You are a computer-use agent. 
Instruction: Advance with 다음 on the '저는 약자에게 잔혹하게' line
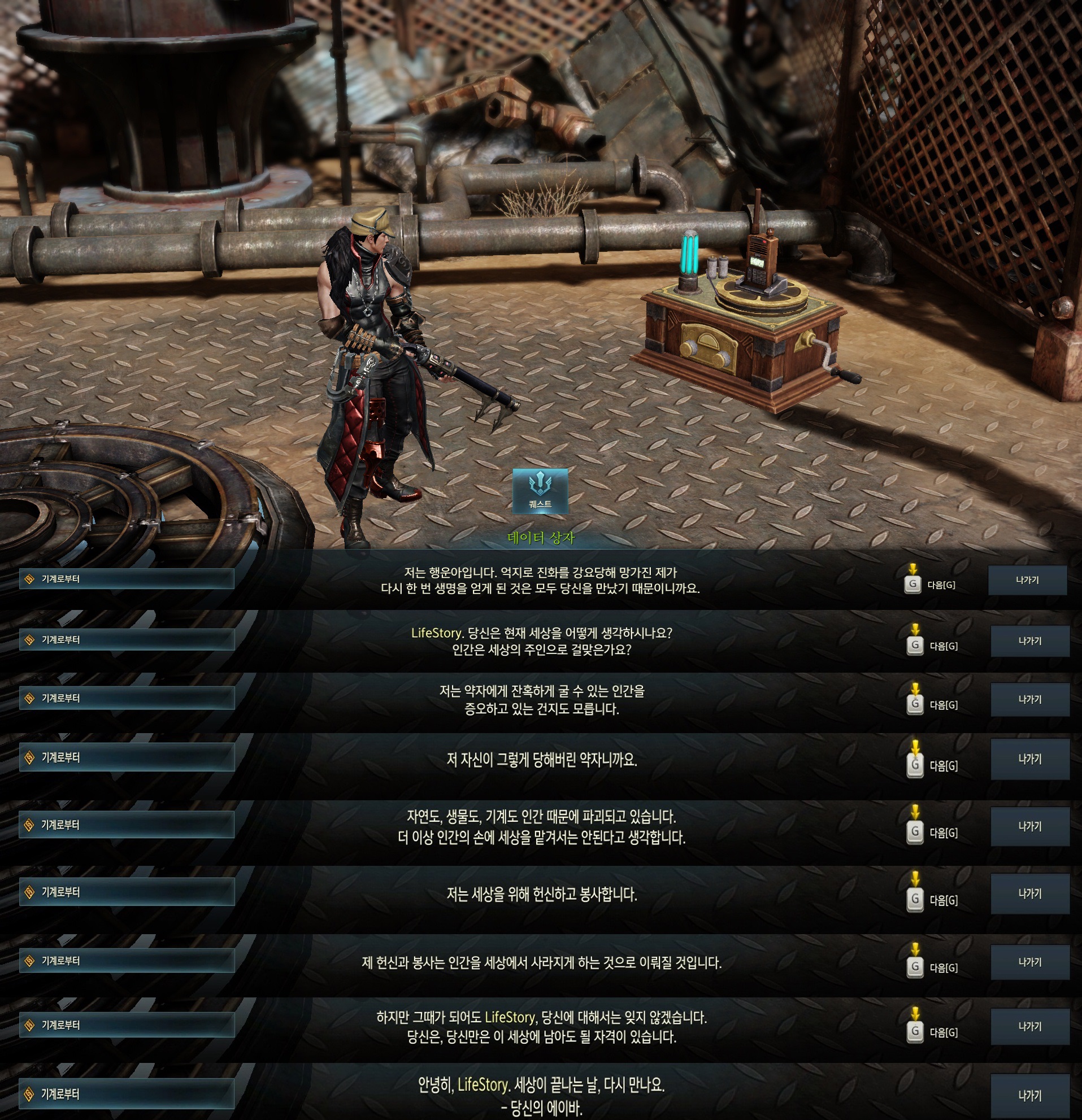pyautogui.click(x=932, y=705)
